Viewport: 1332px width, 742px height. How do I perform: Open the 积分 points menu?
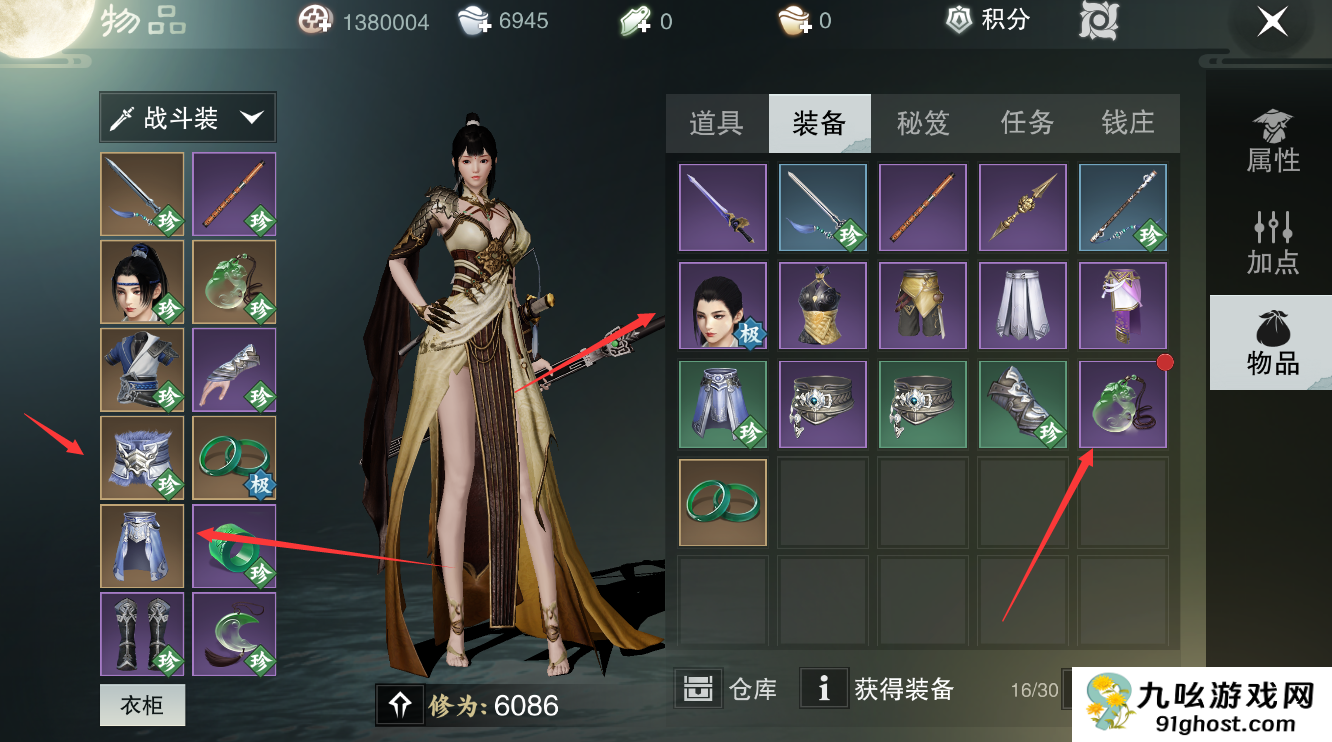tap(988, 20)
